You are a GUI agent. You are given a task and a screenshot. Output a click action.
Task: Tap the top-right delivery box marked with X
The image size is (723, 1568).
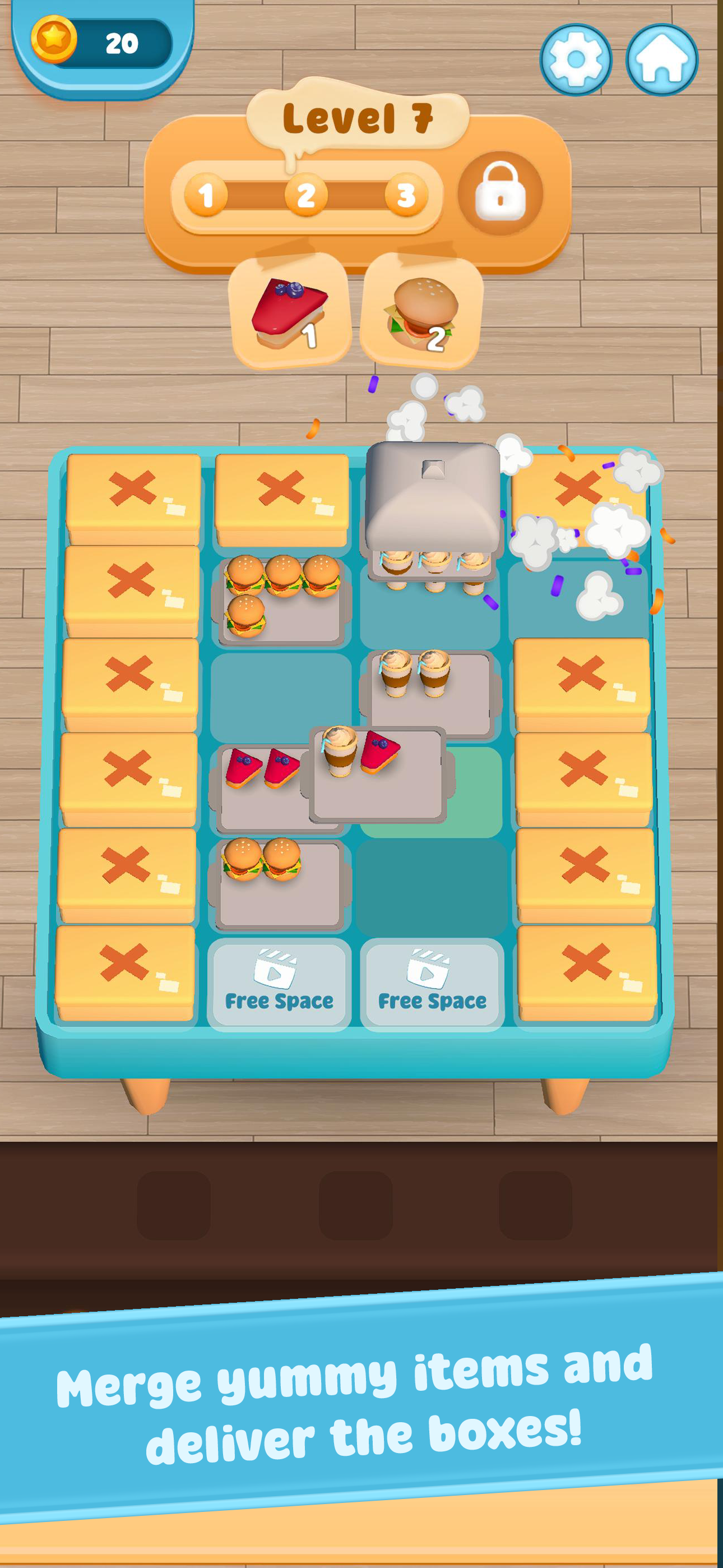[x=578, y=487]
